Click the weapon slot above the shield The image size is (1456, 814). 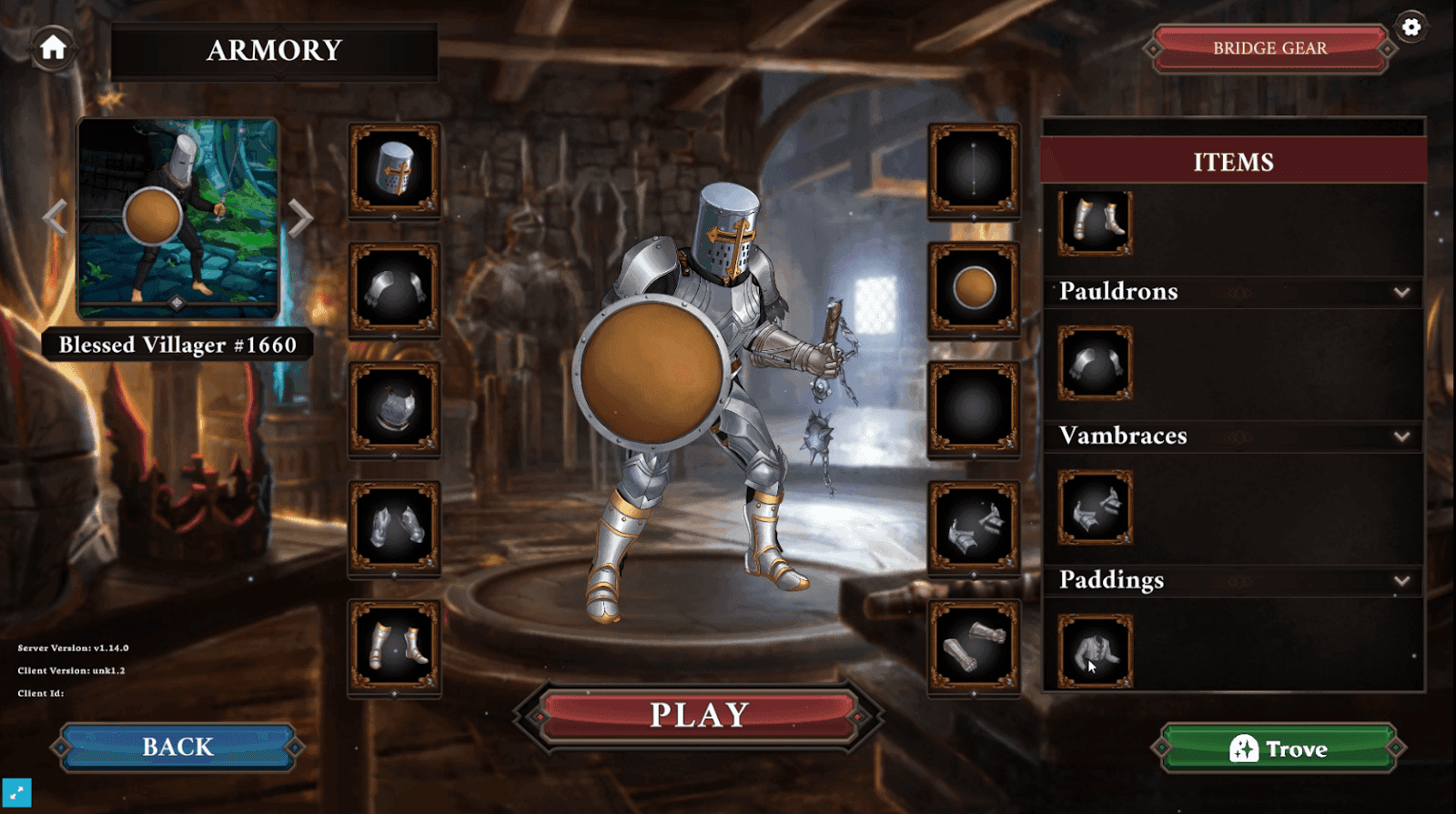pos(974,171)
